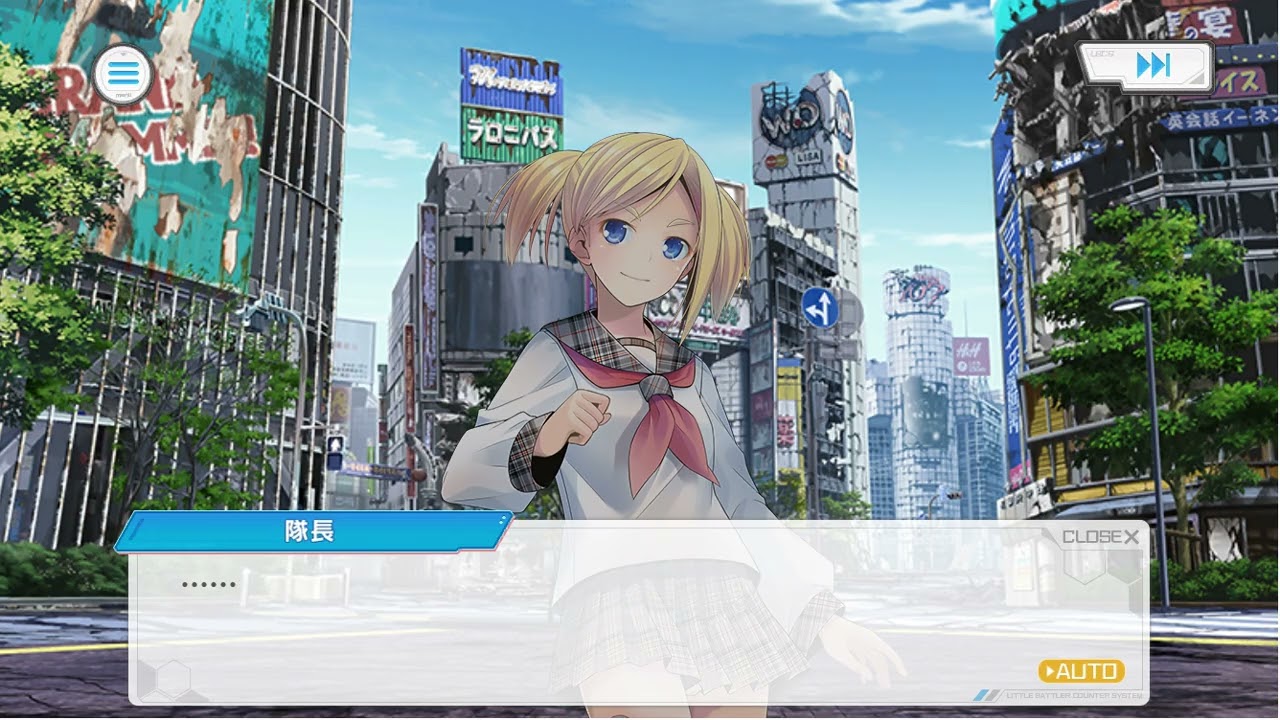Close the dialogue box with CLOSE X
The height and width of the screenshot is (720, 1280).
[x=1100, y=537]
